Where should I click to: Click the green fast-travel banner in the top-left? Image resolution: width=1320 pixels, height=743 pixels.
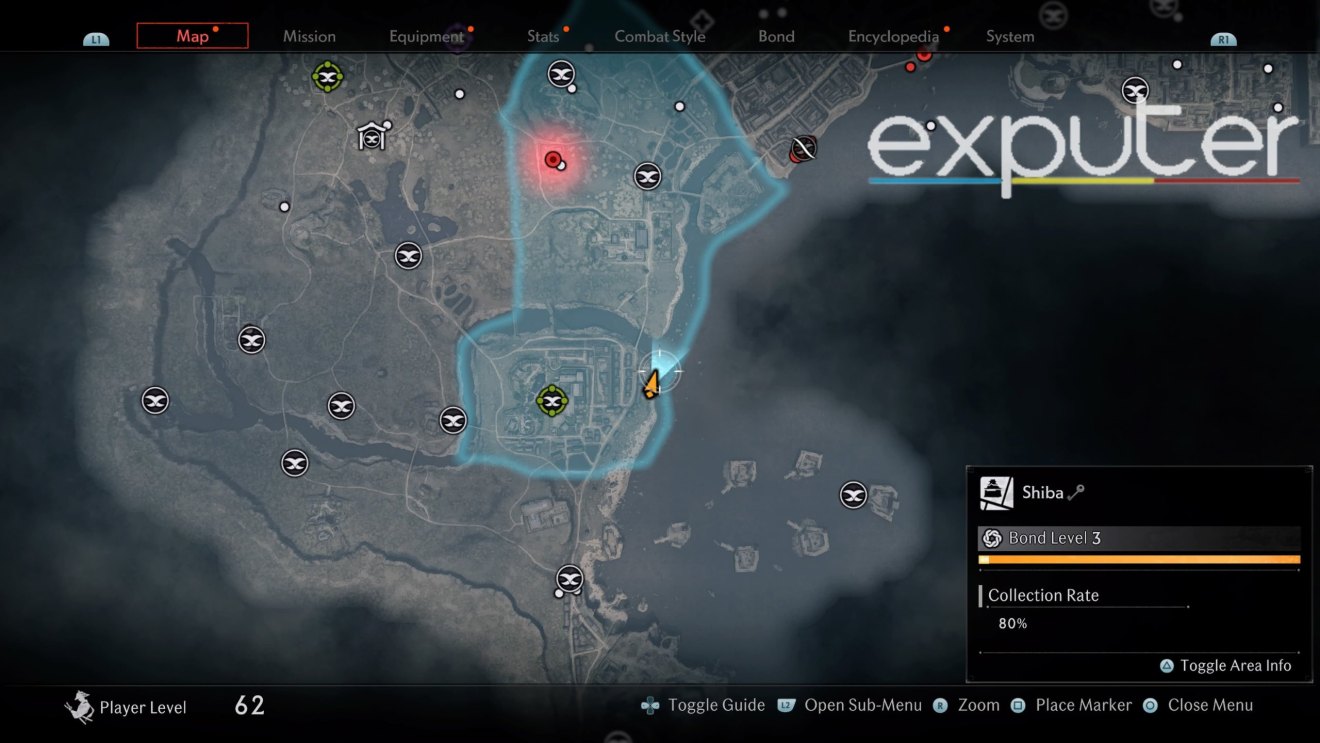(x=327, y=76)
